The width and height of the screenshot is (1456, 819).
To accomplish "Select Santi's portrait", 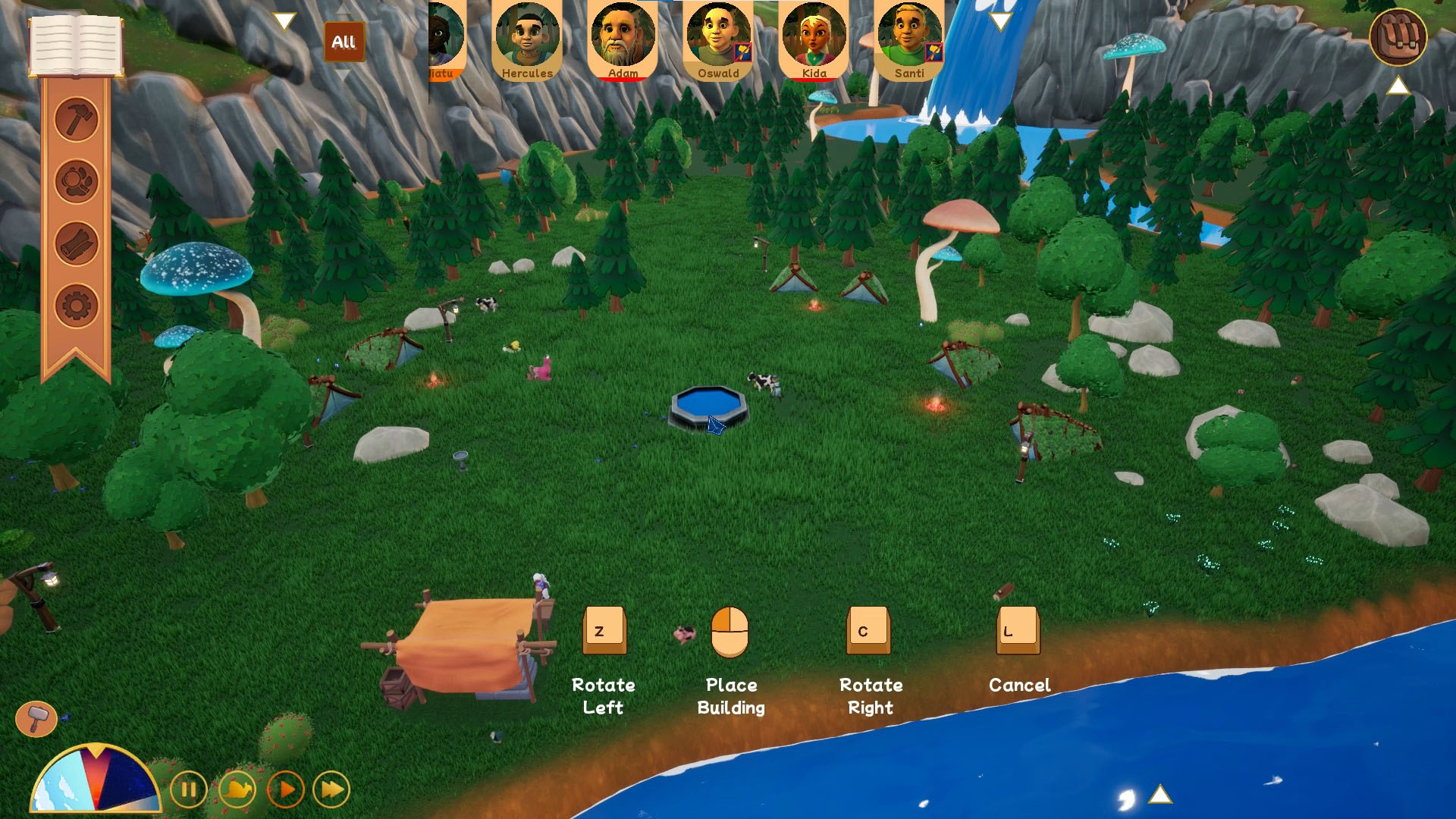I will [x=909, y=39].
